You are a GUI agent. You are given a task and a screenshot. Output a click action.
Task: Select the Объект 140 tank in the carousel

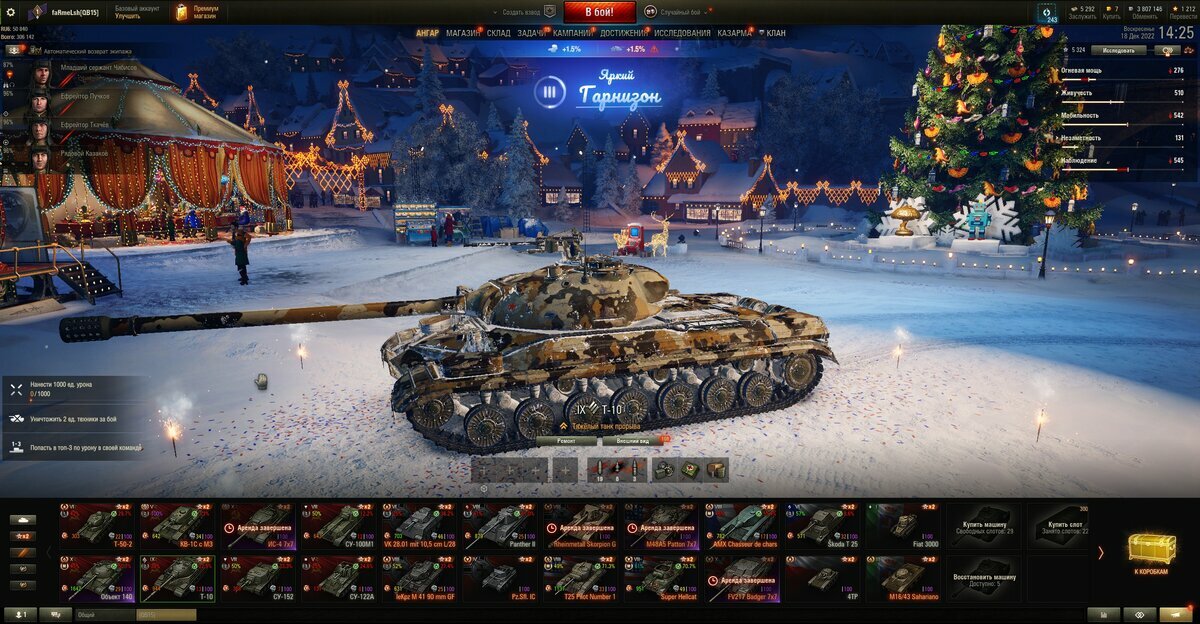click(x=98, y=578)
